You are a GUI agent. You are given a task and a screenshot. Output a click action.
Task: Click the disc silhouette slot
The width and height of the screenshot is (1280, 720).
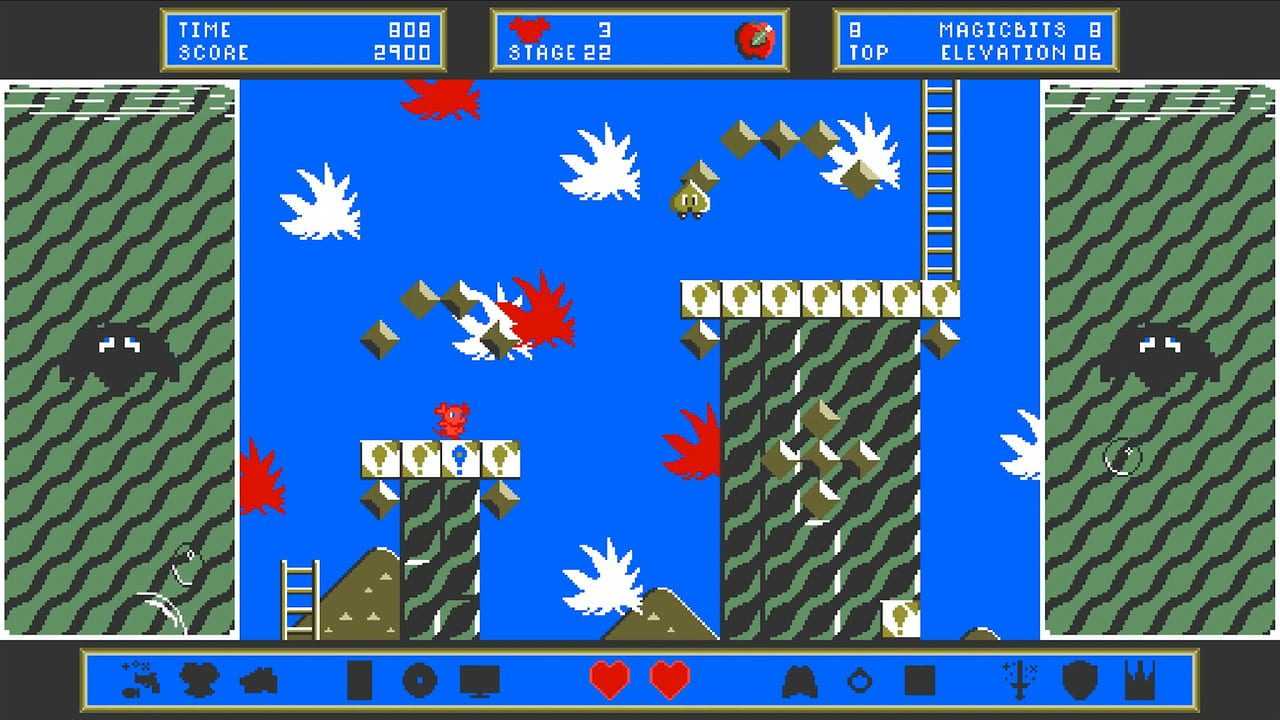(x=419, y=681)
